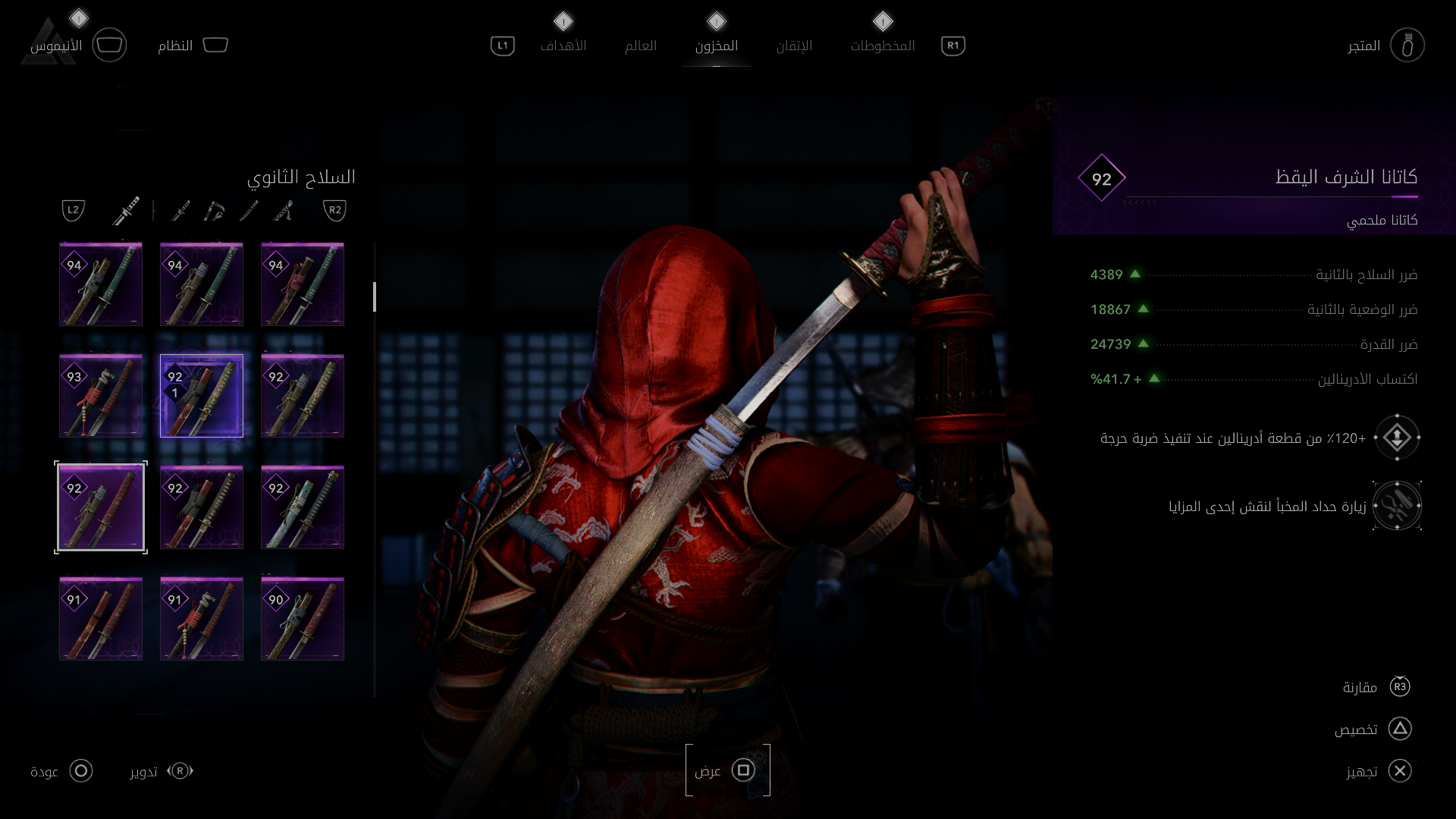Select the المخزون (Inventory) tab
This screenshot has width=1456, height=819.
coord(717,45)
